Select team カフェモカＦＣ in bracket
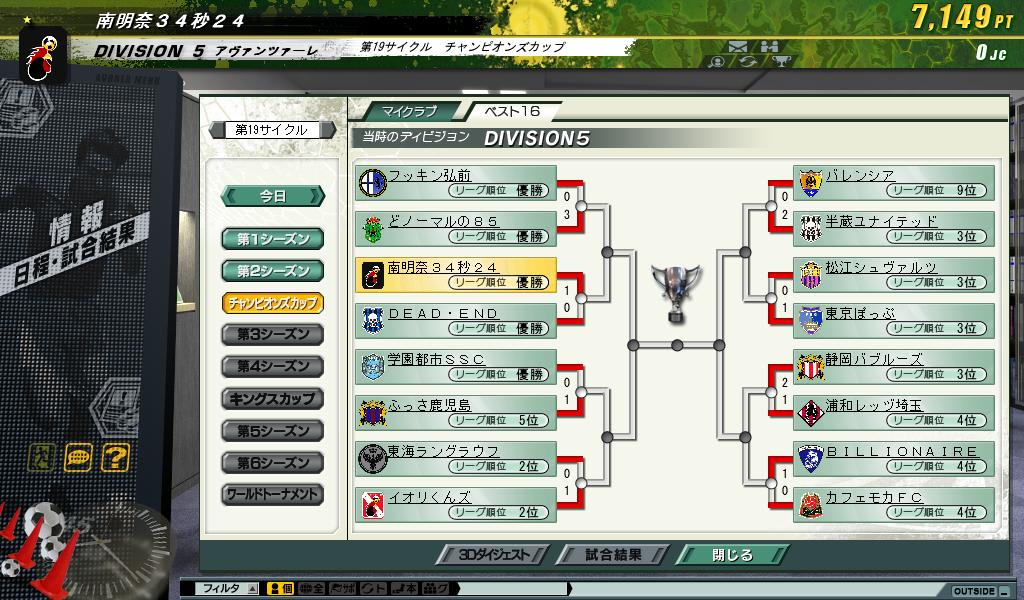 pos(894,505)
